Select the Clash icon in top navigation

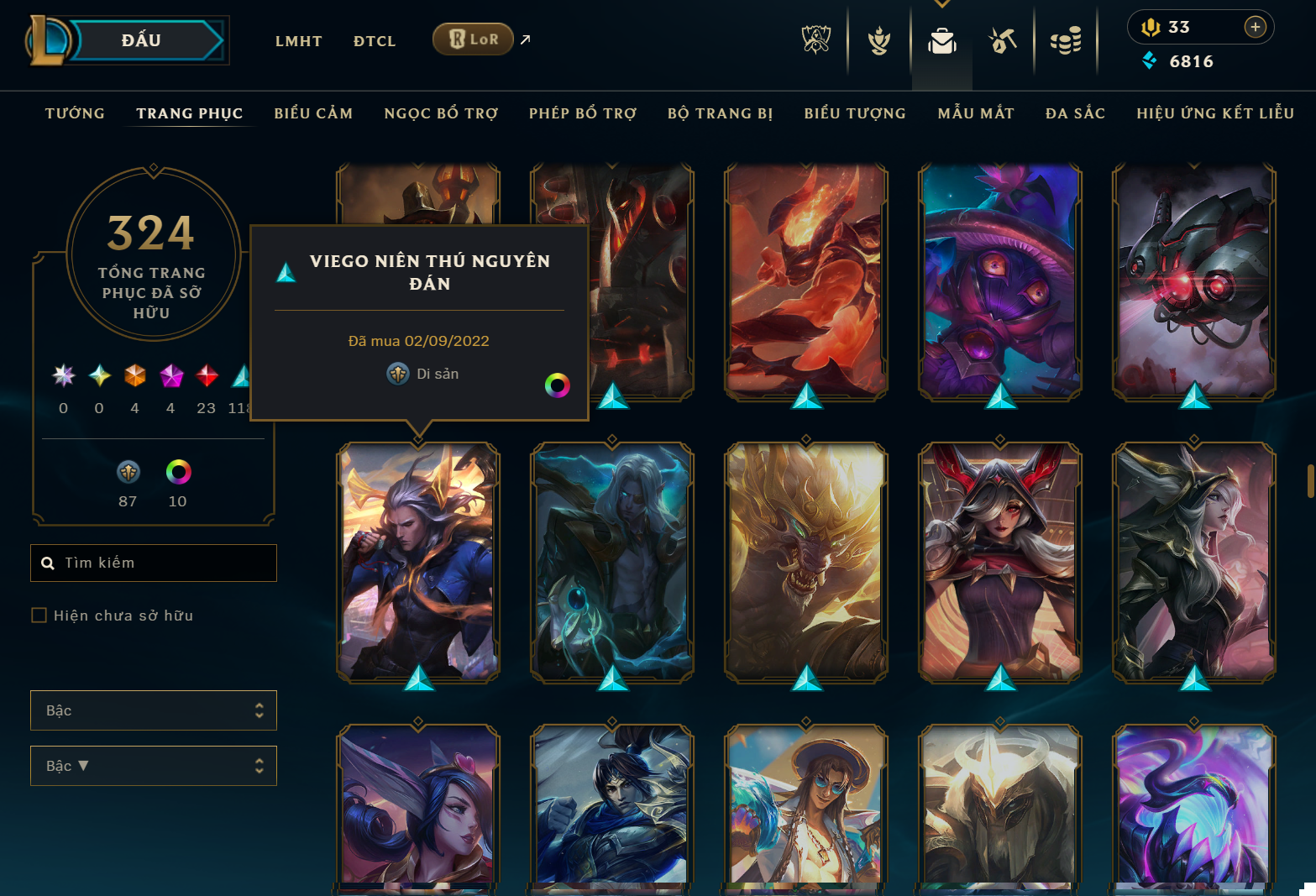coord(878,39)
